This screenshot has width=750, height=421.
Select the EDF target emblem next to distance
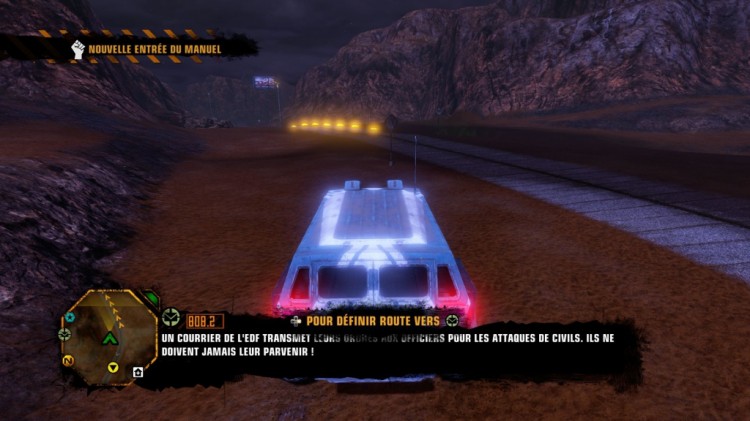click(170, 319)
